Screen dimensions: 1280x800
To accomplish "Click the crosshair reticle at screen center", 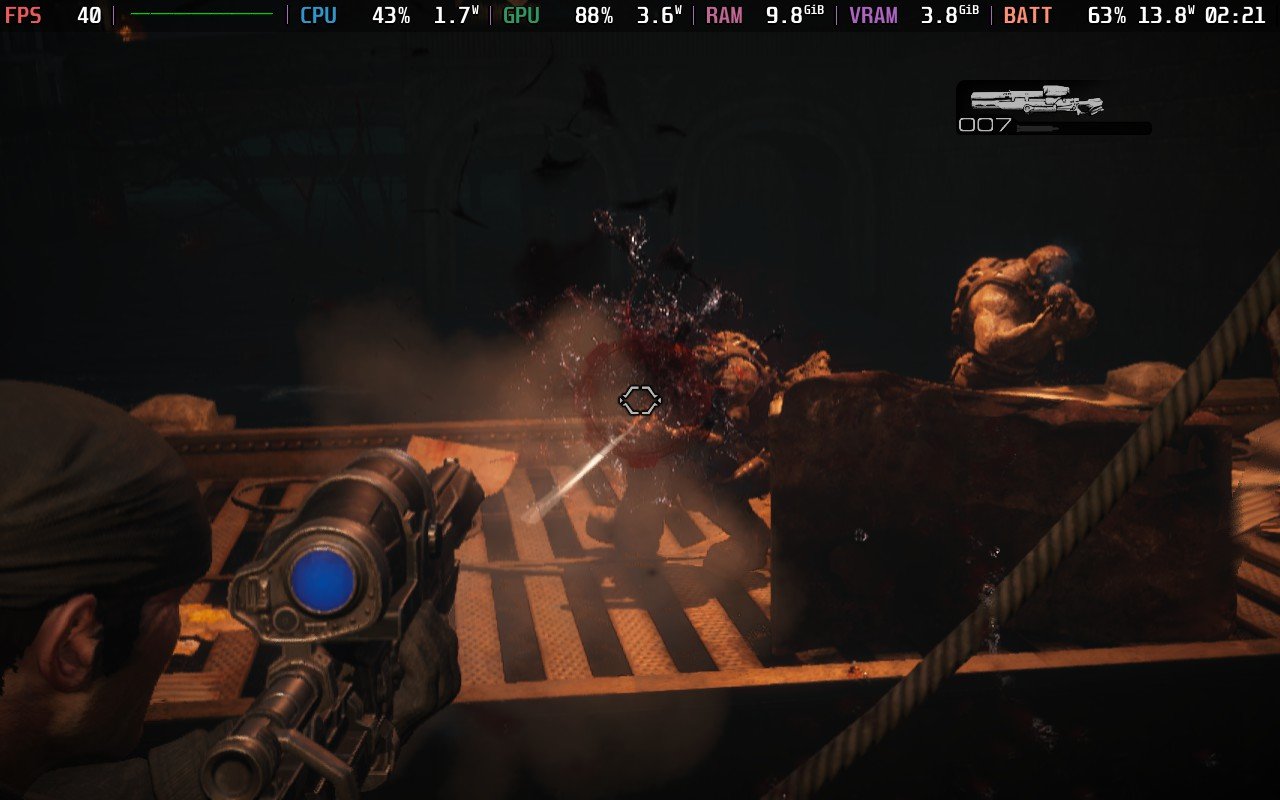I will pyautogui.click(x=640, y=400).
